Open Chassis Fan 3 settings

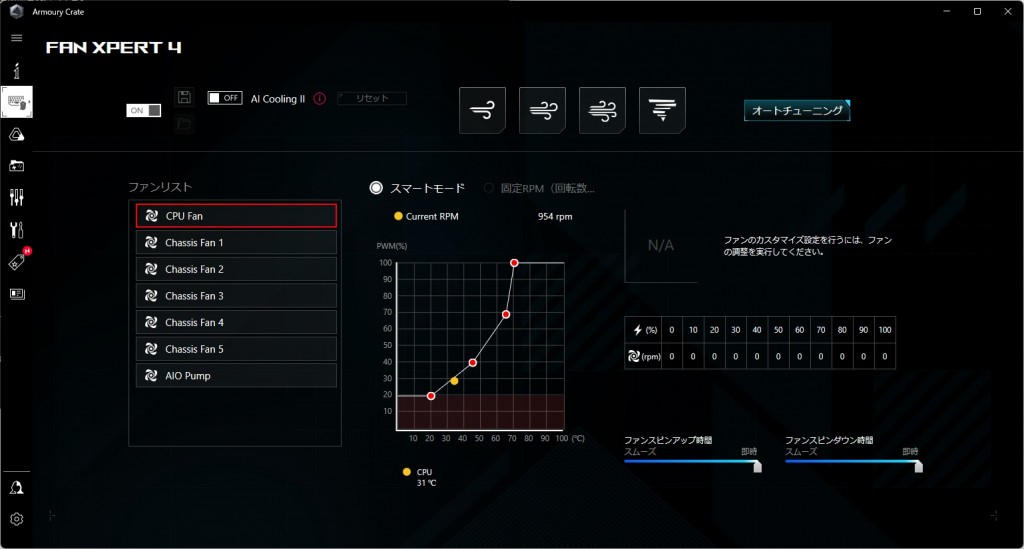click(x=236, y=296)
